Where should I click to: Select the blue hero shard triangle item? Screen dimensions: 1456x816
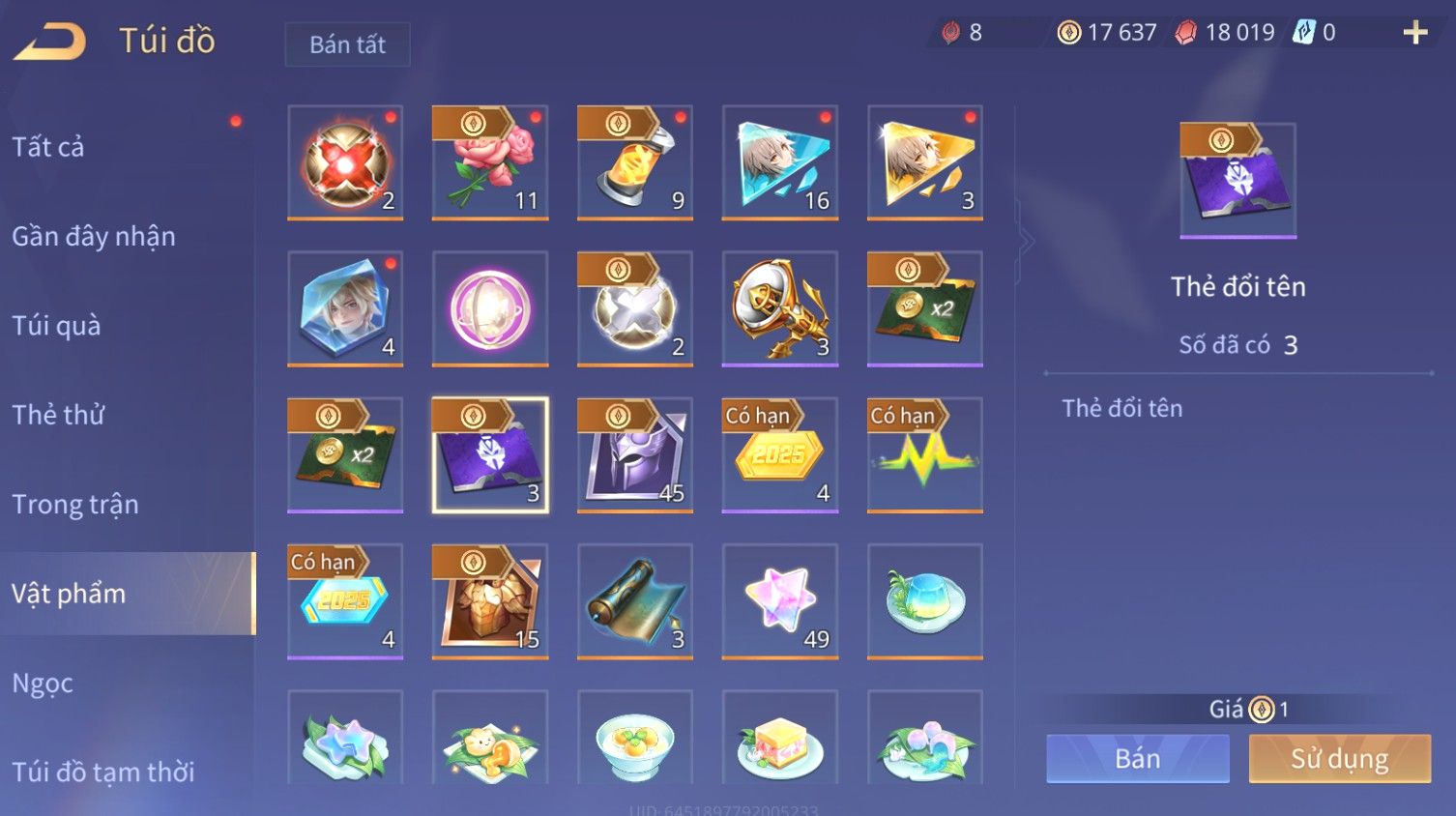click(x=780, y=162)
